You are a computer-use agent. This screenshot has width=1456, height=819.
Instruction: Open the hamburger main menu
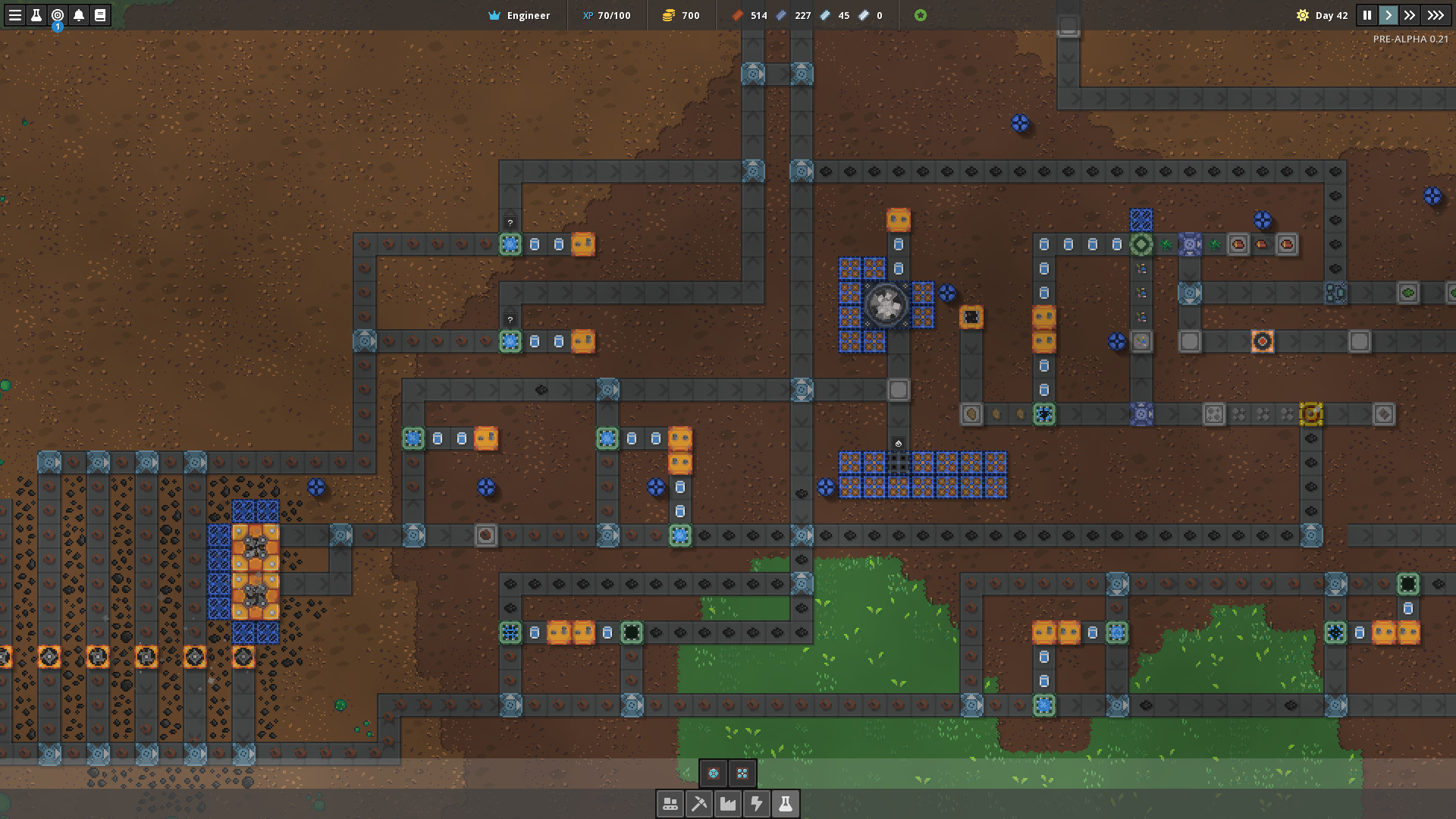coord(15,15)
